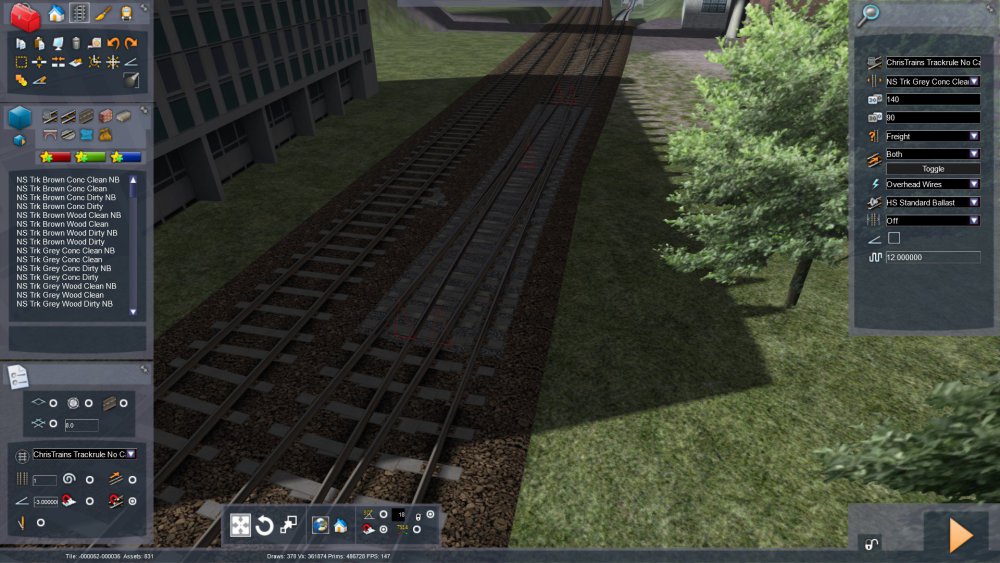Click the undo arrow tool
The height and width of the screenshot is (563, 1000).
click(113, 44)
